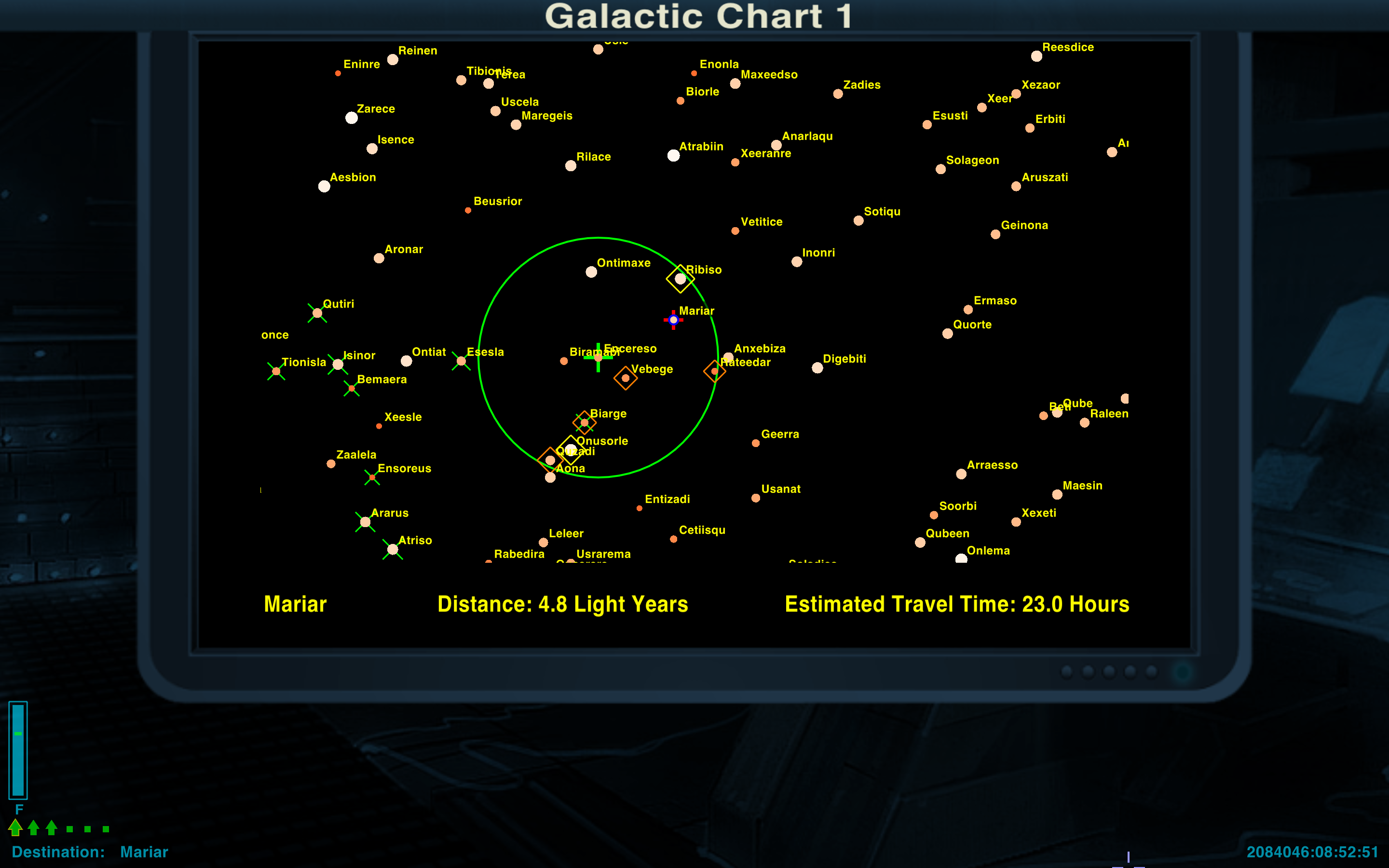
Task: Pick the Ontimaxe star marker
Action: [x=591, y=272]
